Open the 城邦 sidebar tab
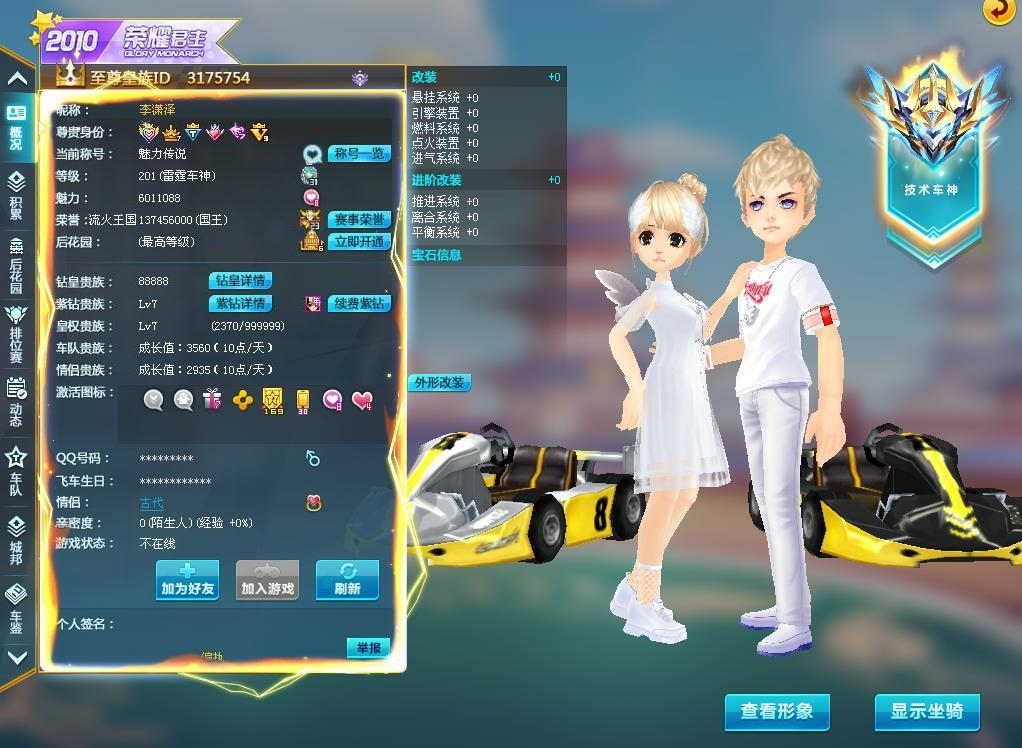Viewport: 1022px width, 748px height. click(16, 539)
